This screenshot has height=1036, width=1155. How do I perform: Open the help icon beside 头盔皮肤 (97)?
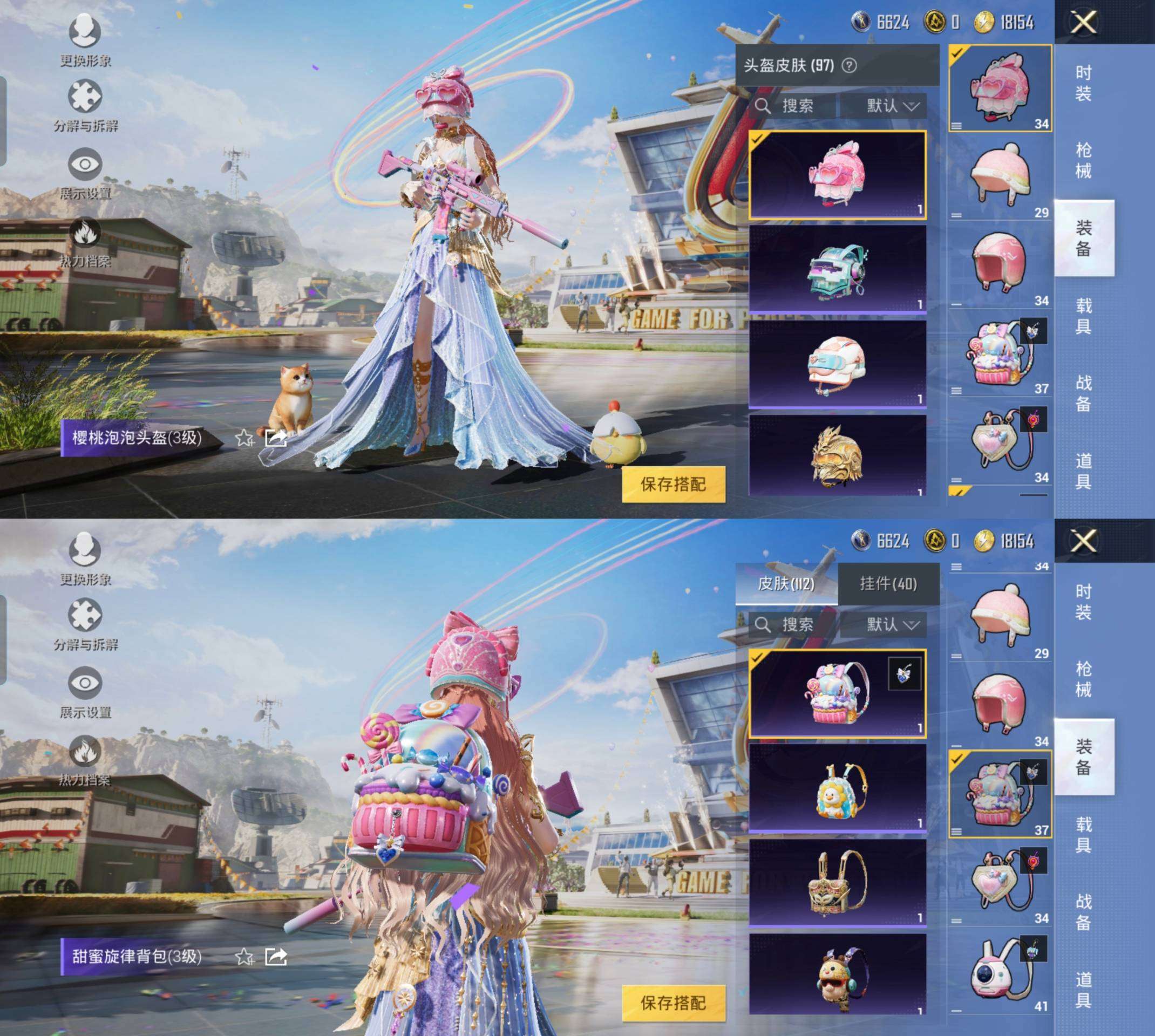click(849, 66)
